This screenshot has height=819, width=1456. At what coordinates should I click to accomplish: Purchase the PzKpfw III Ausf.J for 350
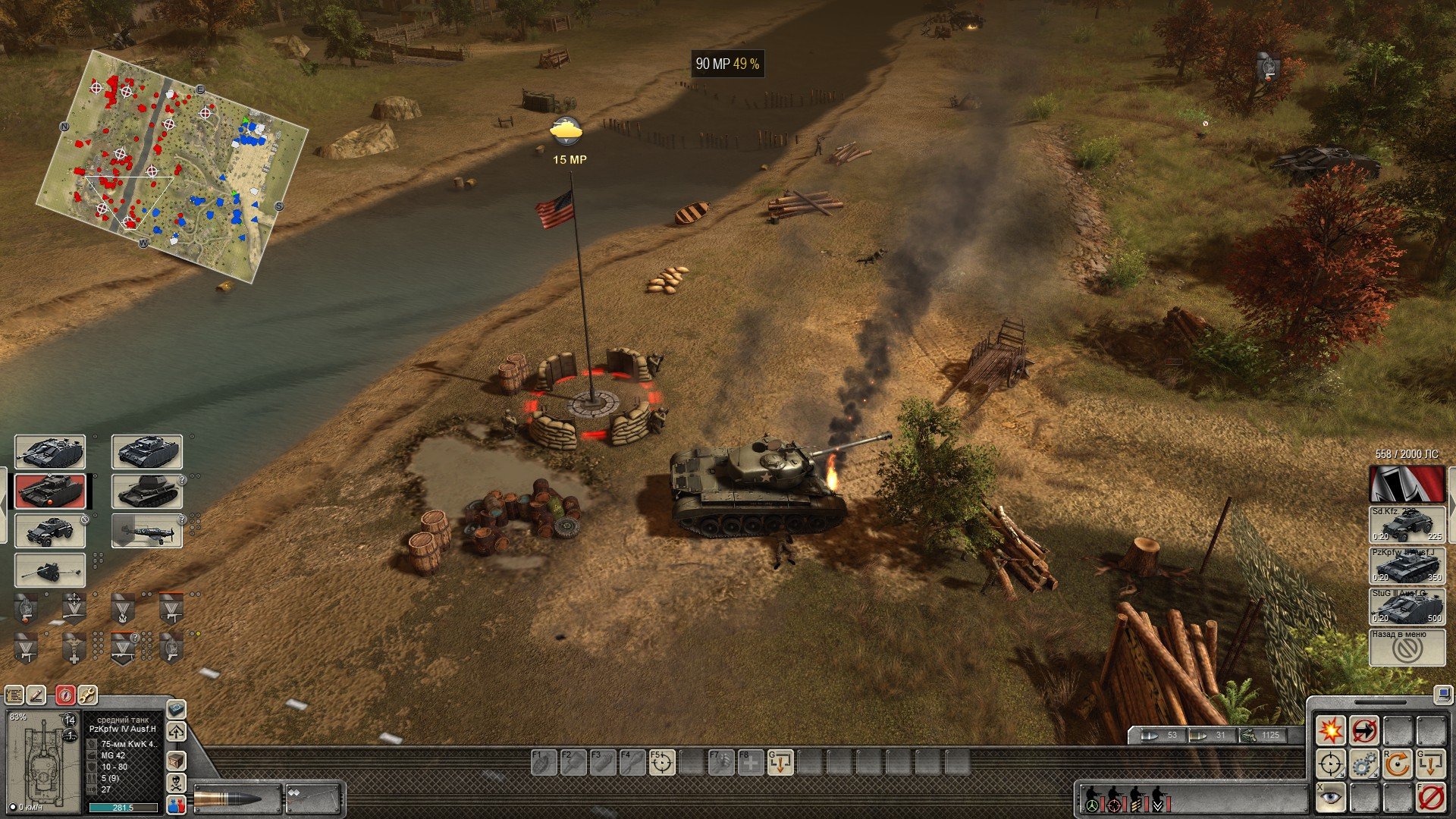pos(1406,565)
